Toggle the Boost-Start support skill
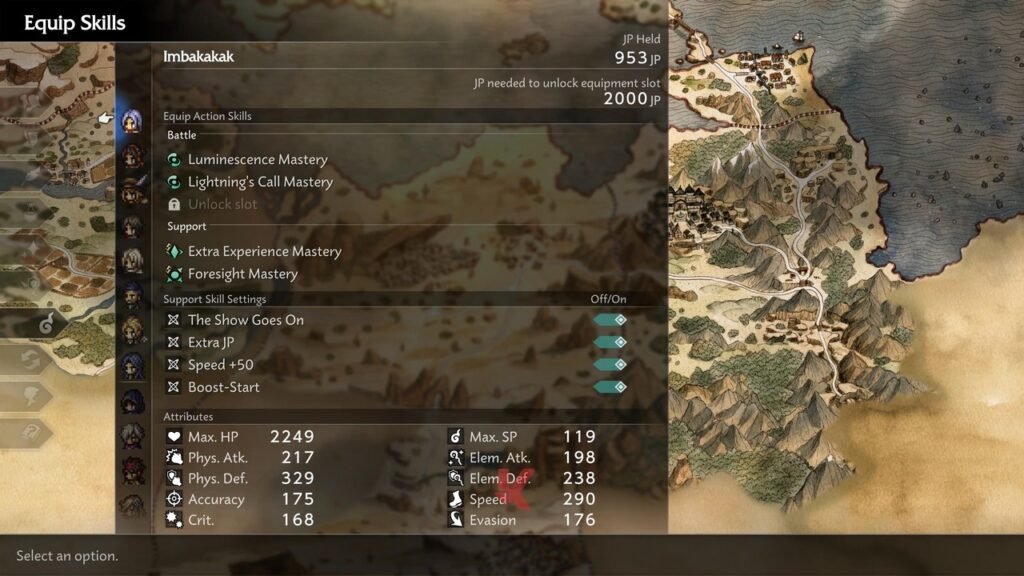The height and width of the screenshot is (576, 1024). (610, 387)
